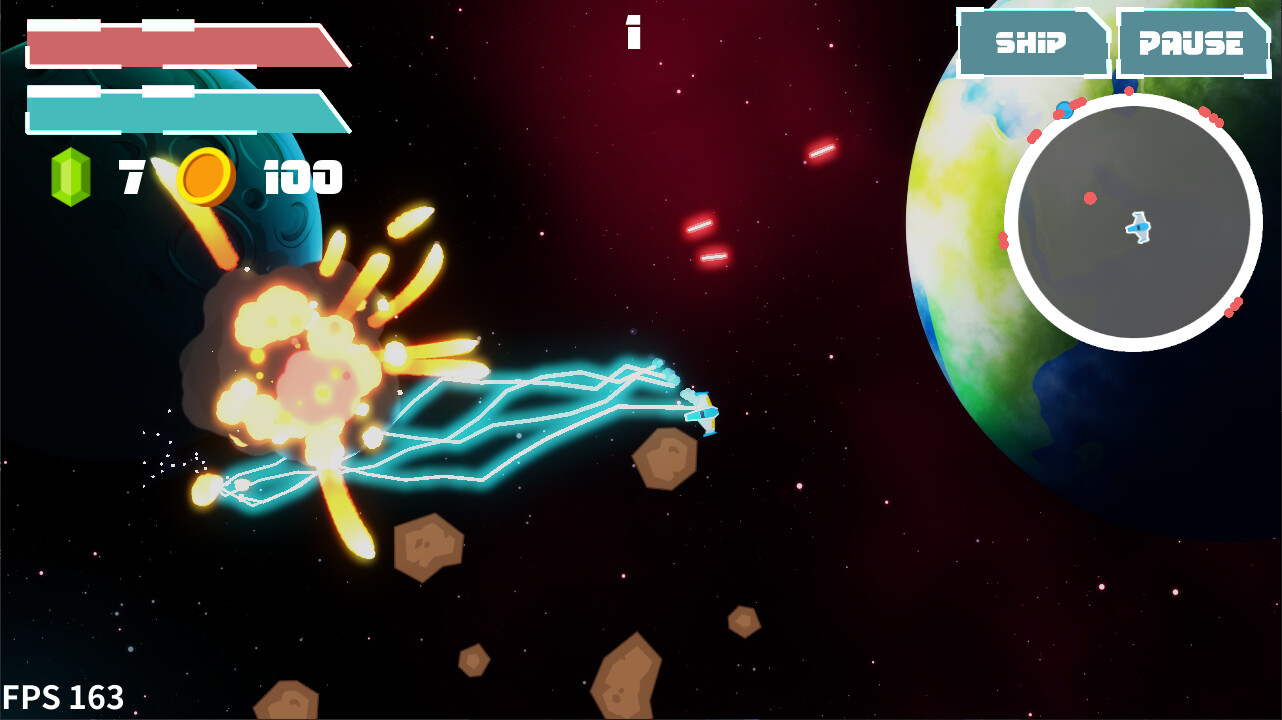
Task: Select the asteroid below the player ship
Action: 665,460
